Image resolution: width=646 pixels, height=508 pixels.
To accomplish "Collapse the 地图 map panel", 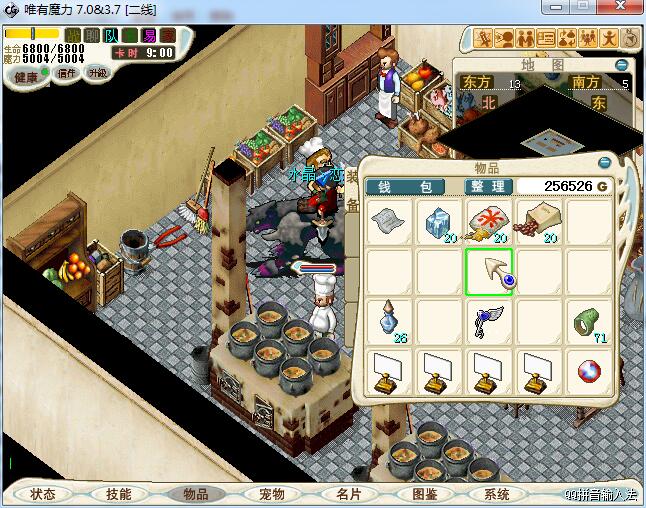I will [622, 64].
